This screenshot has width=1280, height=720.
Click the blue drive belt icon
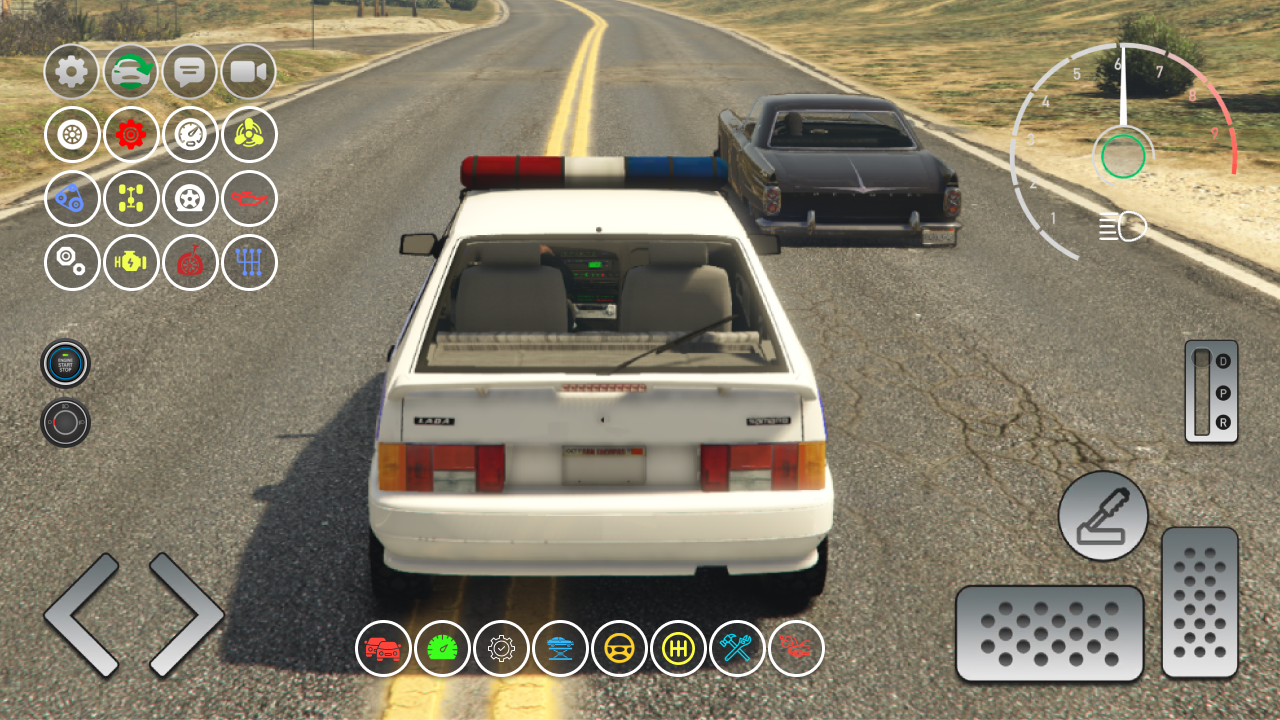tap(71, 199)
